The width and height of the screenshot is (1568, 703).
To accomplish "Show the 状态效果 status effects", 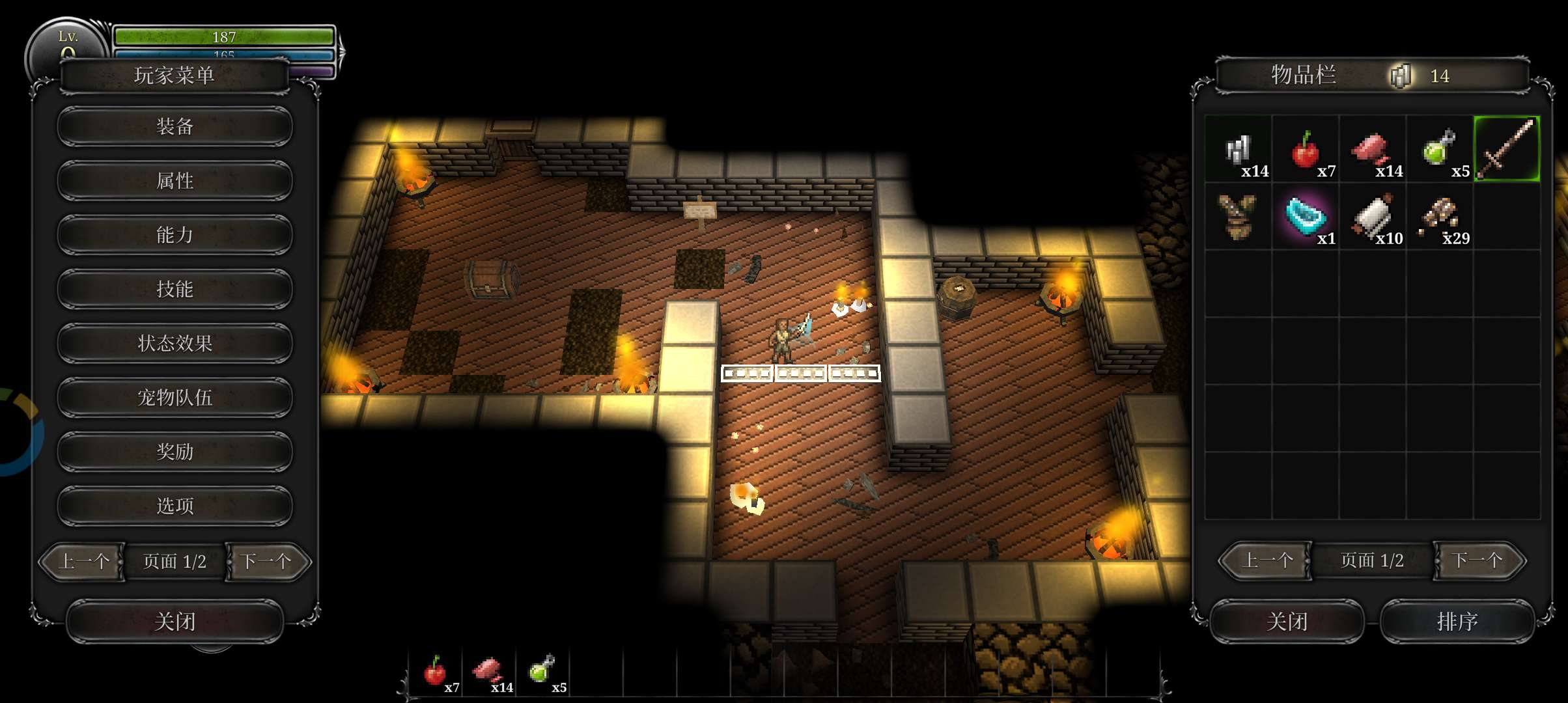I will point(175,343).
